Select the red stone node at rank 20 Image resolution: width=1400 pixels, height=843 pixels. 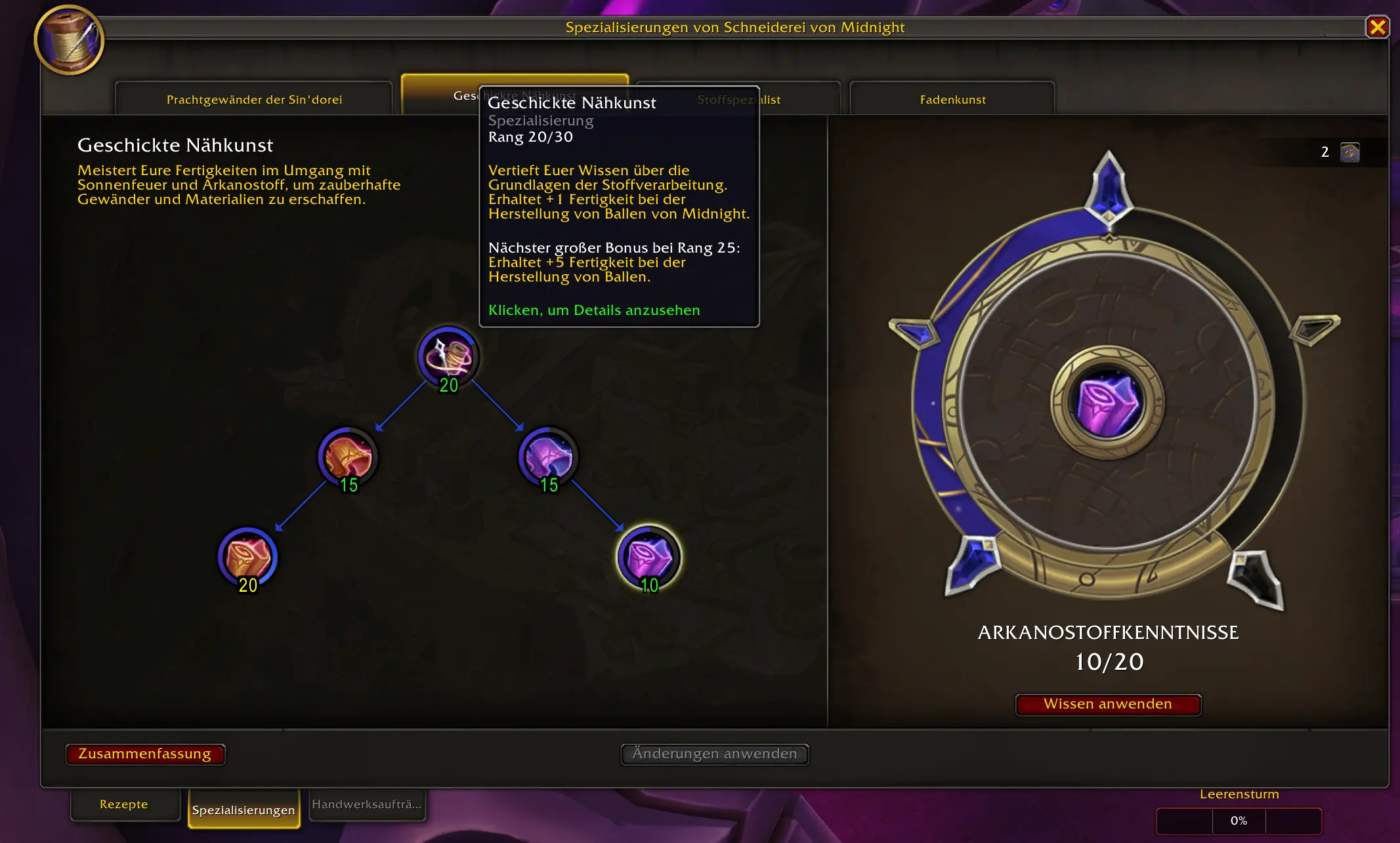pos(248,556)
